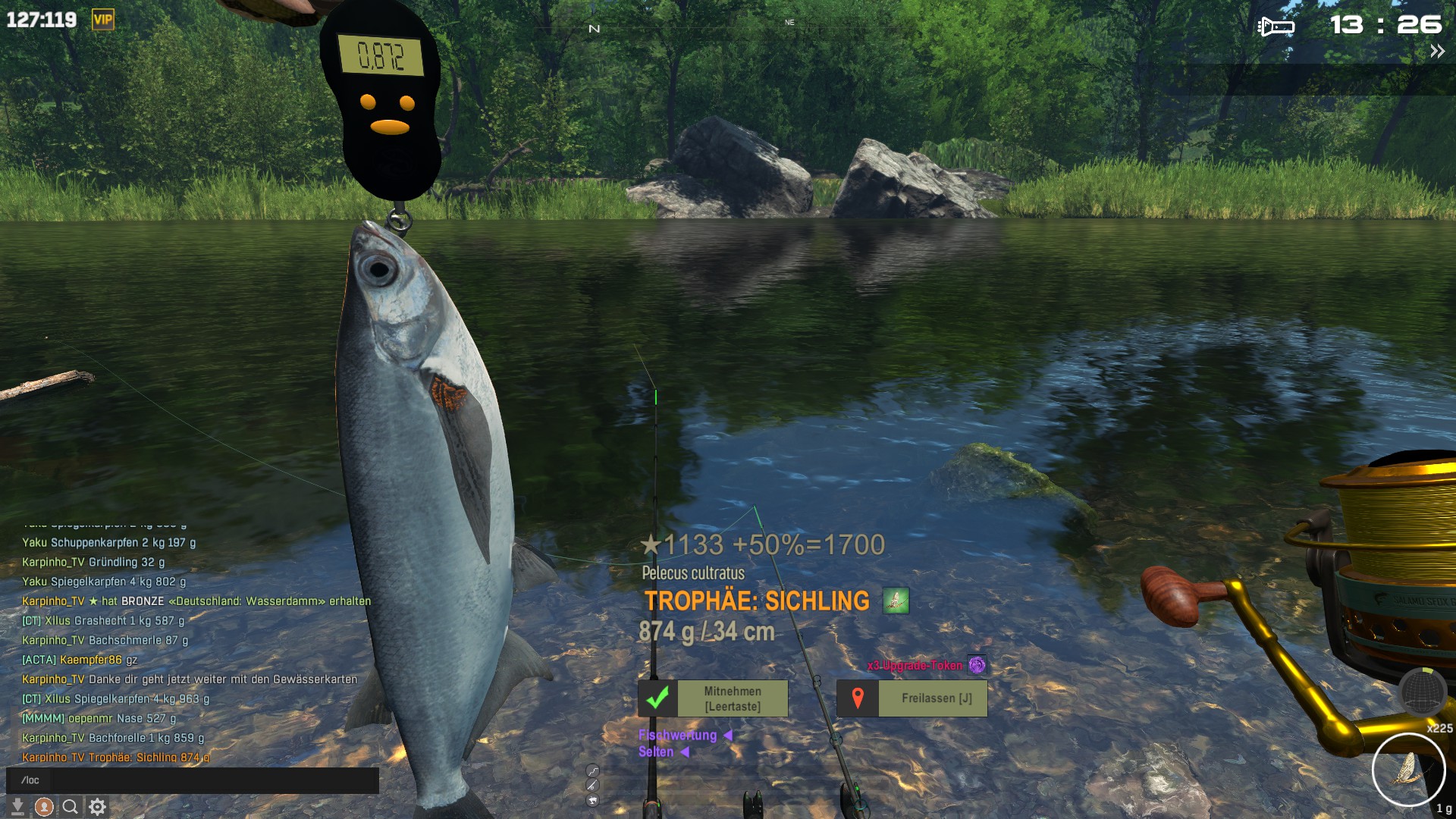Click the green trophy icon beside Sichling
The height and width of the screenshot is (819, 1456).
(896, 601)
